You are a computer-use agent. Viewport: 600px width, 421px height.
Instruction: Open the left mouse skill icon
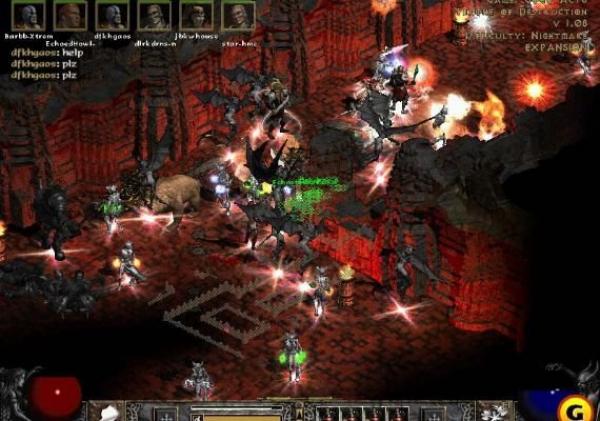(x=105, y=411)
